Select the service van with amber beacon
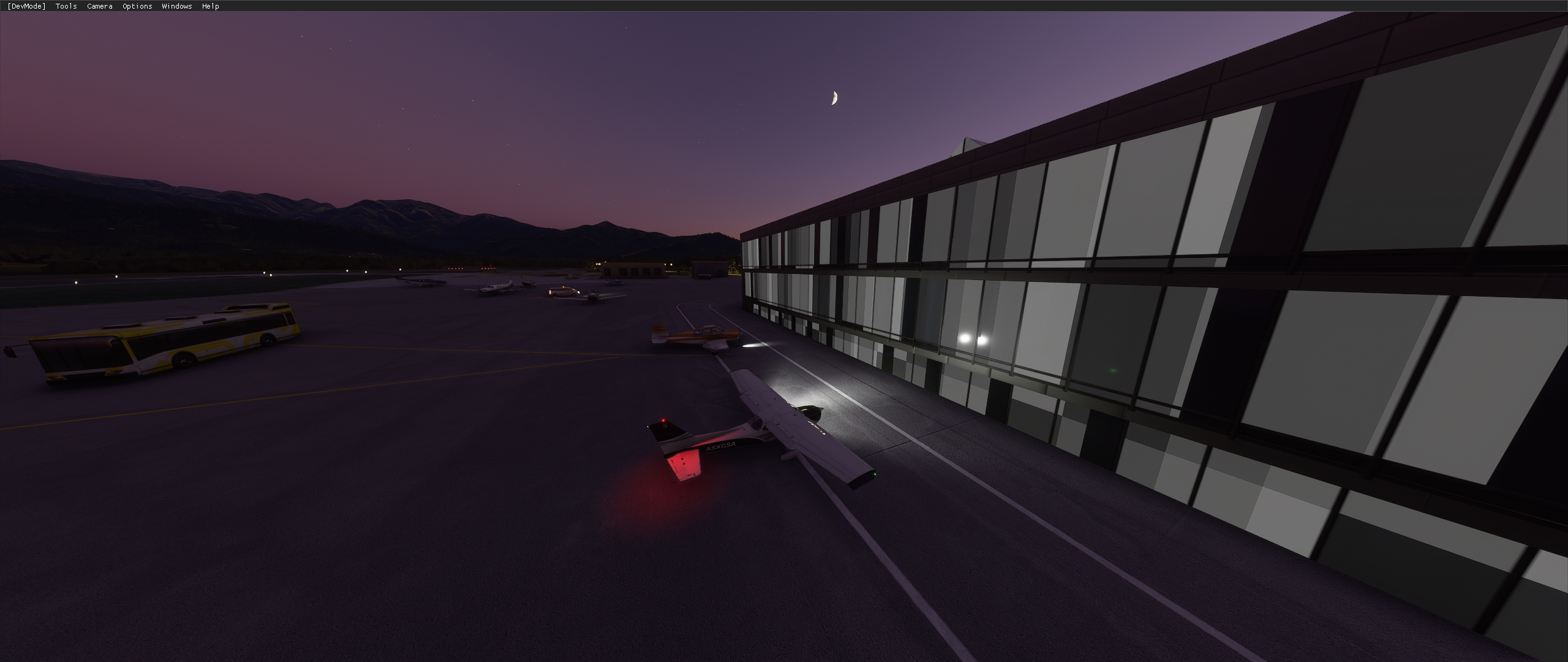1568x662 pixels. click(x=564, y=292)
